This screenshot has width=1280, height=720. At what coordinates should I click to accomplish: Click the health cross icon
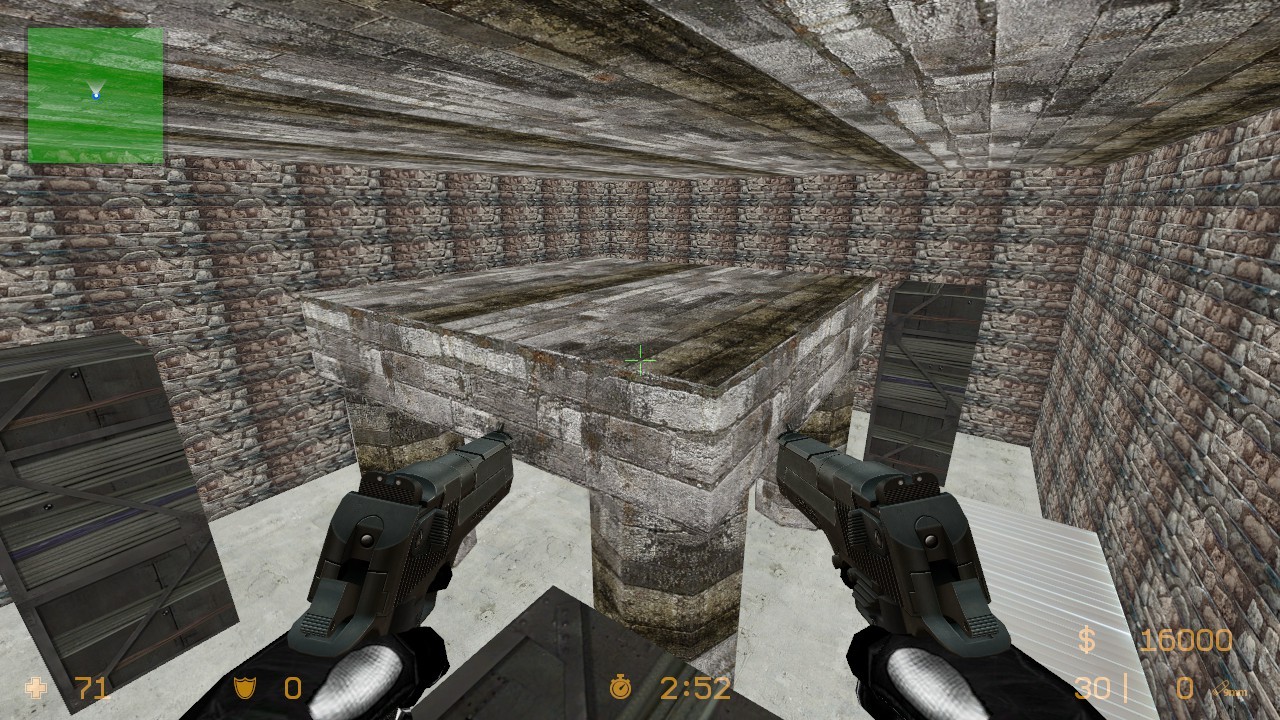click(x=36, y=687)
